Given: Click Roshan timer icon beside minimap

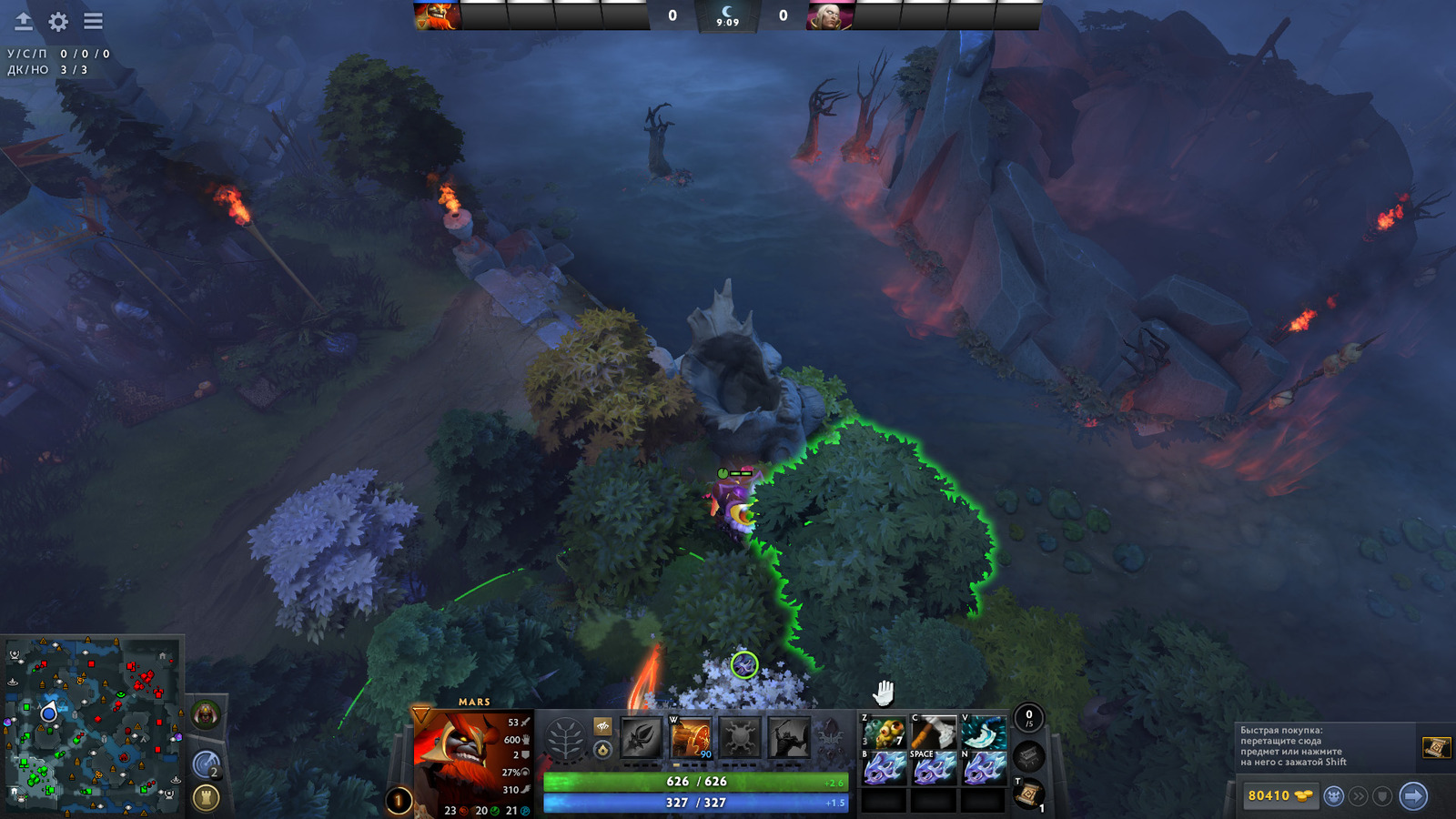Looking at the screenshot, I should coord(207,715).
